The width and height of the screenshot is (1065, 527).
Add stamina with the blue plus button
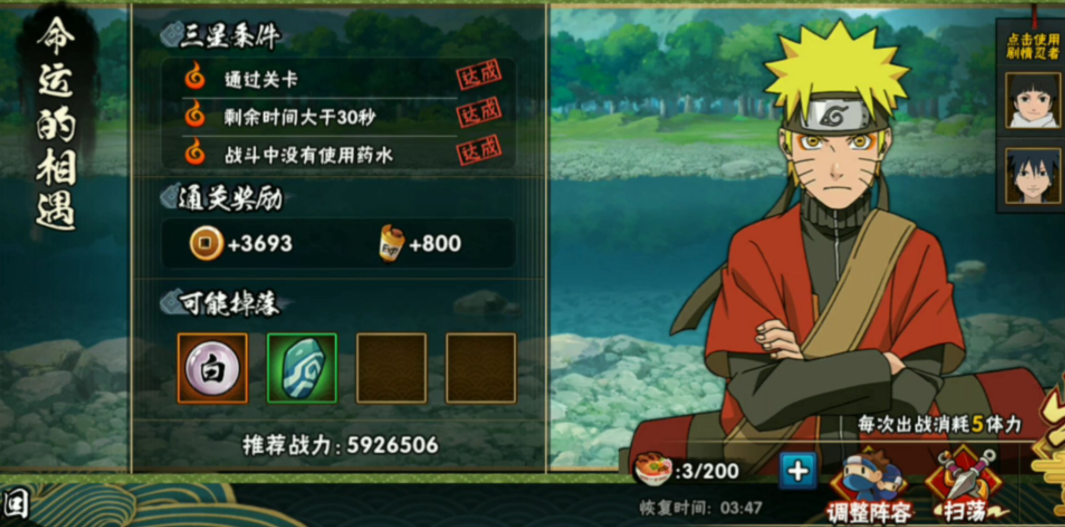coord(797,470)
